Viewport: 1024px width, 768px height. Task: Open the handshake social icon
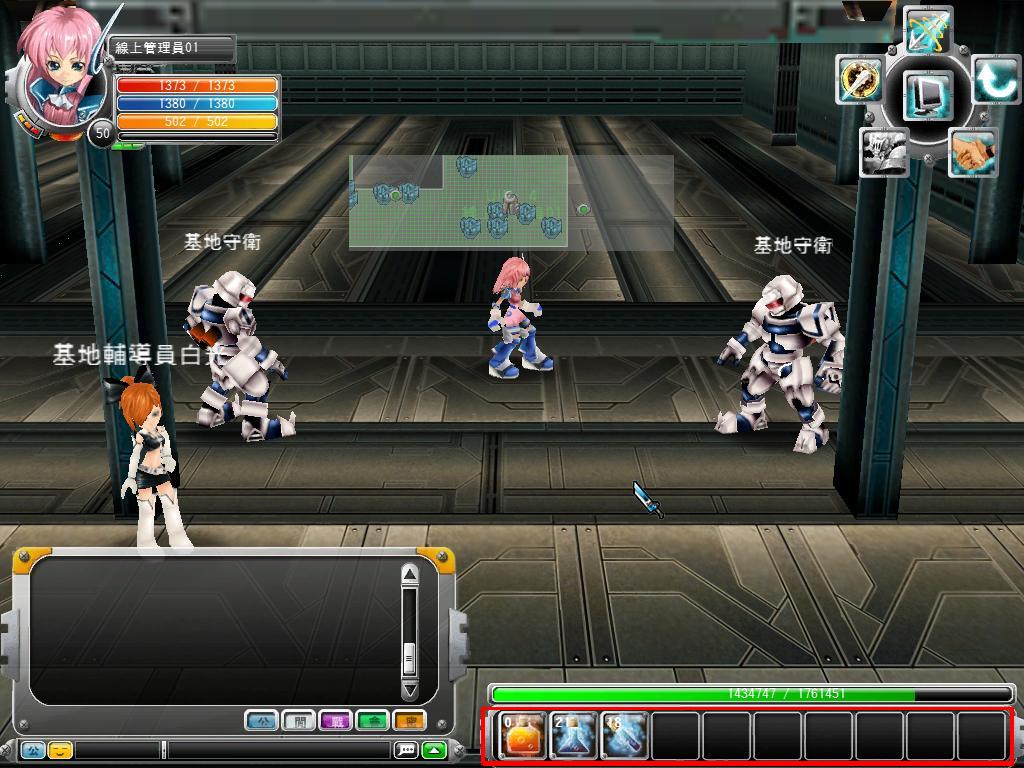coord(970,153)
